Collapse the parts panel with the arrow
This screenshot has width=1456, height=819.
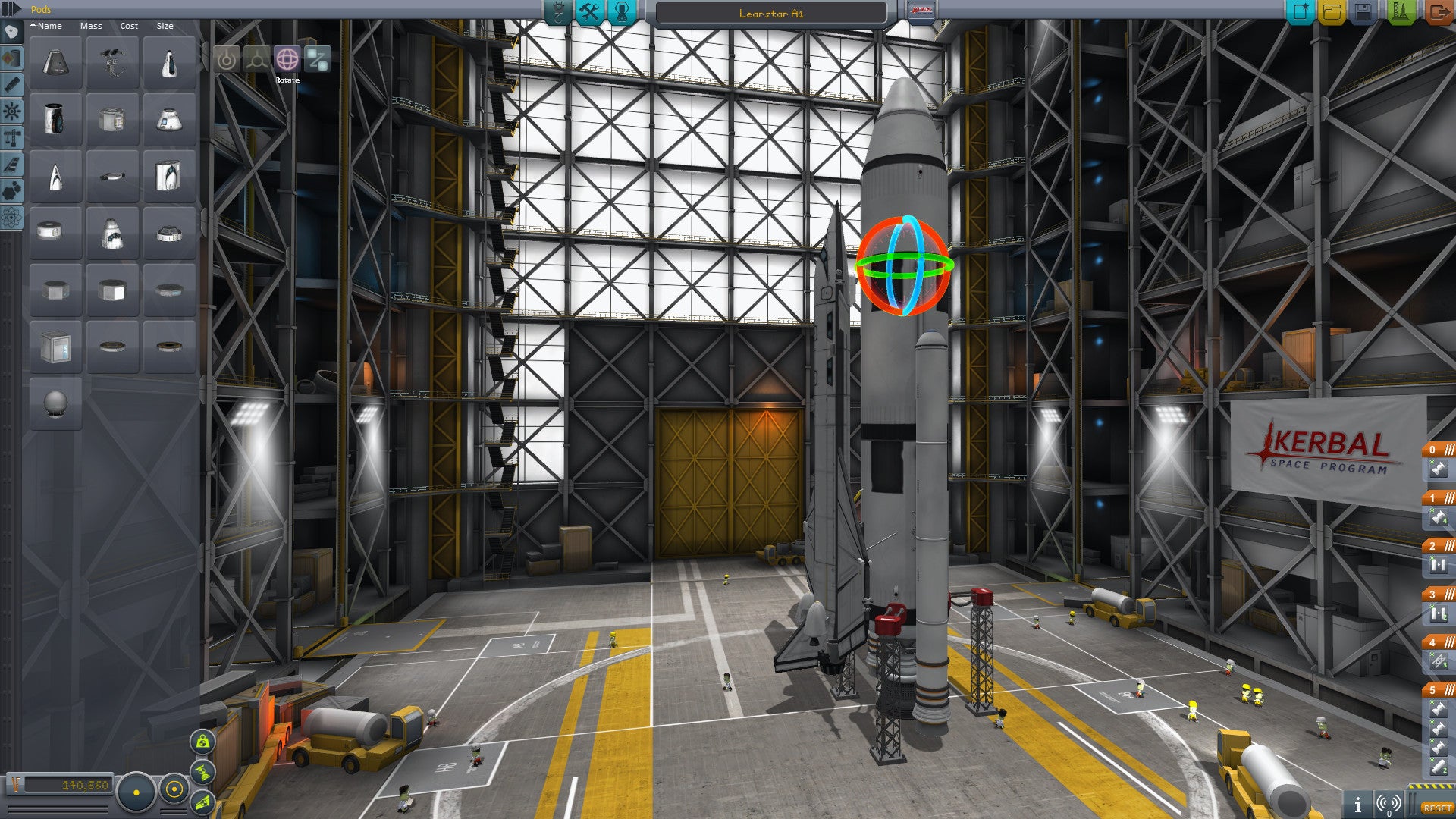point(14,8)
